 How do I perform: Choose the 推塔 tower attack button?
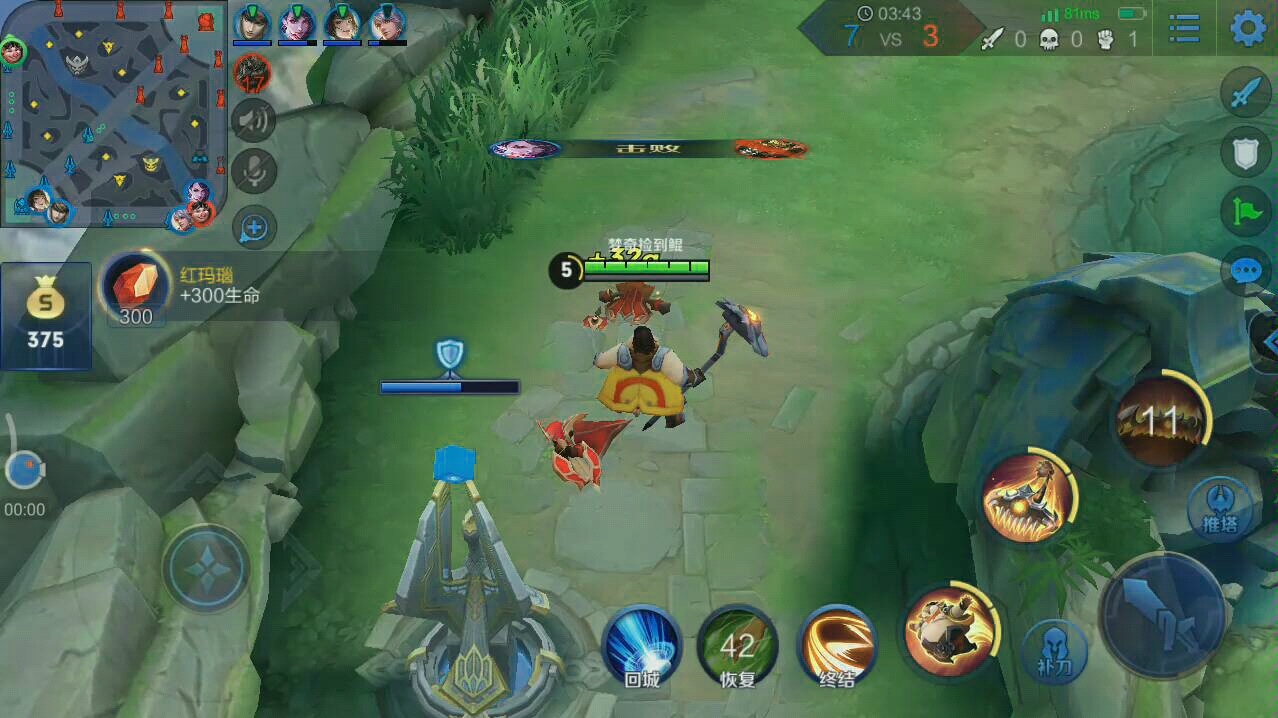pyautogui.click(x=1219, y=508)
